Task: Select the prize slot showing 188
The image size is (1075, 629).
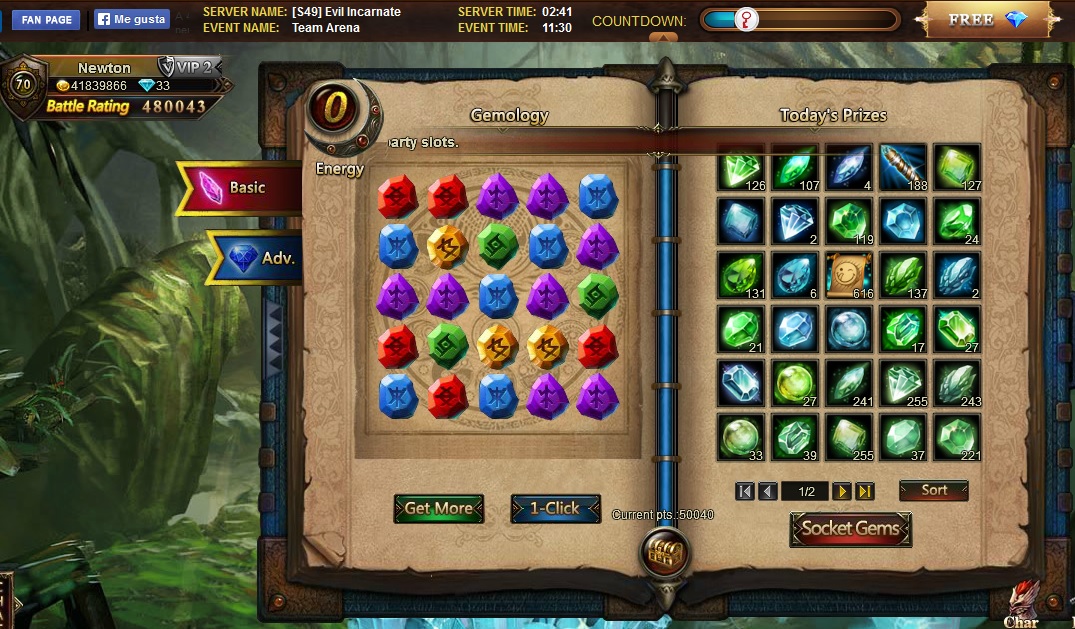Action: coord(902,167)
